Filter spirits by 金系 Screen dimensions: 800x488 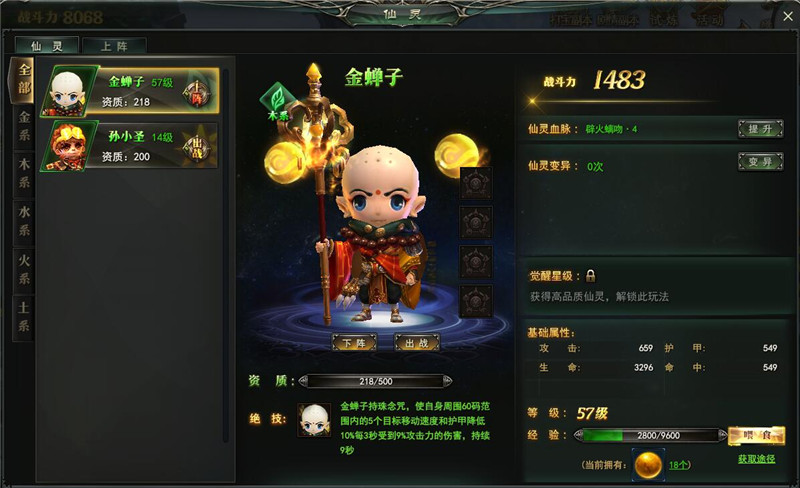[x=24, y=126]
